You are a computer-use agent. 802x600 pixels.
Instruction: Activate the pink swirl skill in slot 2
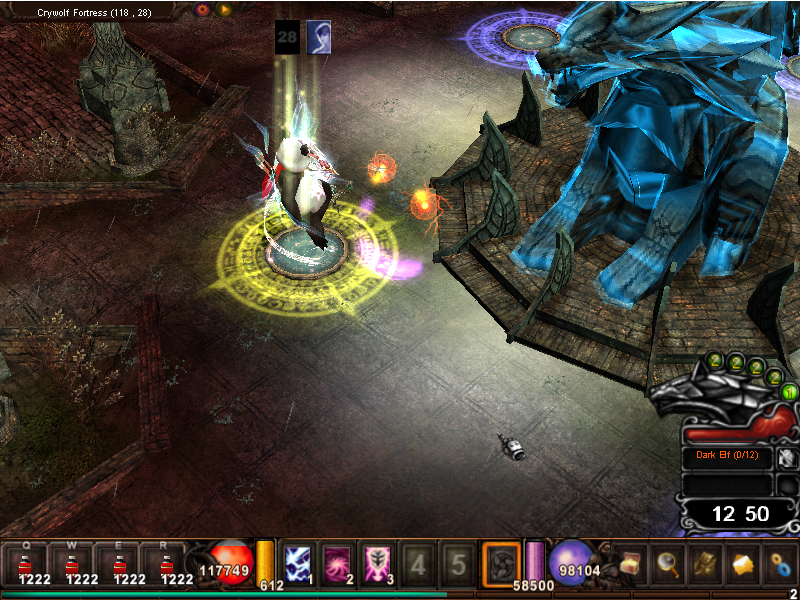pos(339,563)
